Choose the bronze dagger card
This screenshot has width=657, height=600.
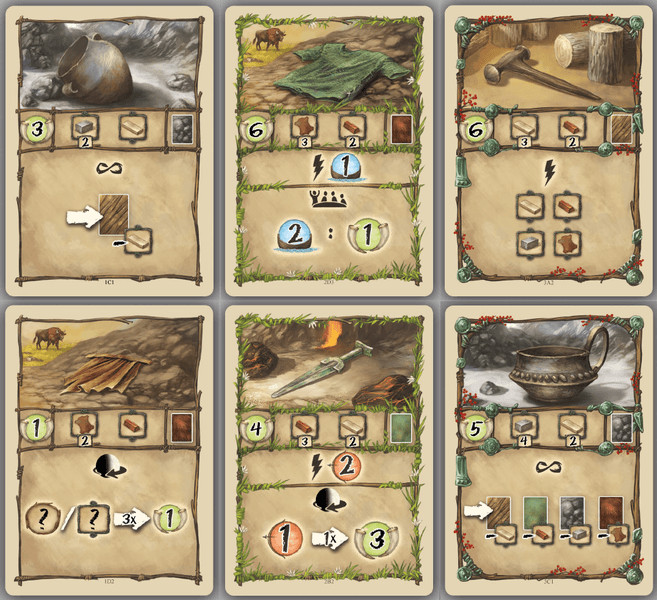(328, 450)
